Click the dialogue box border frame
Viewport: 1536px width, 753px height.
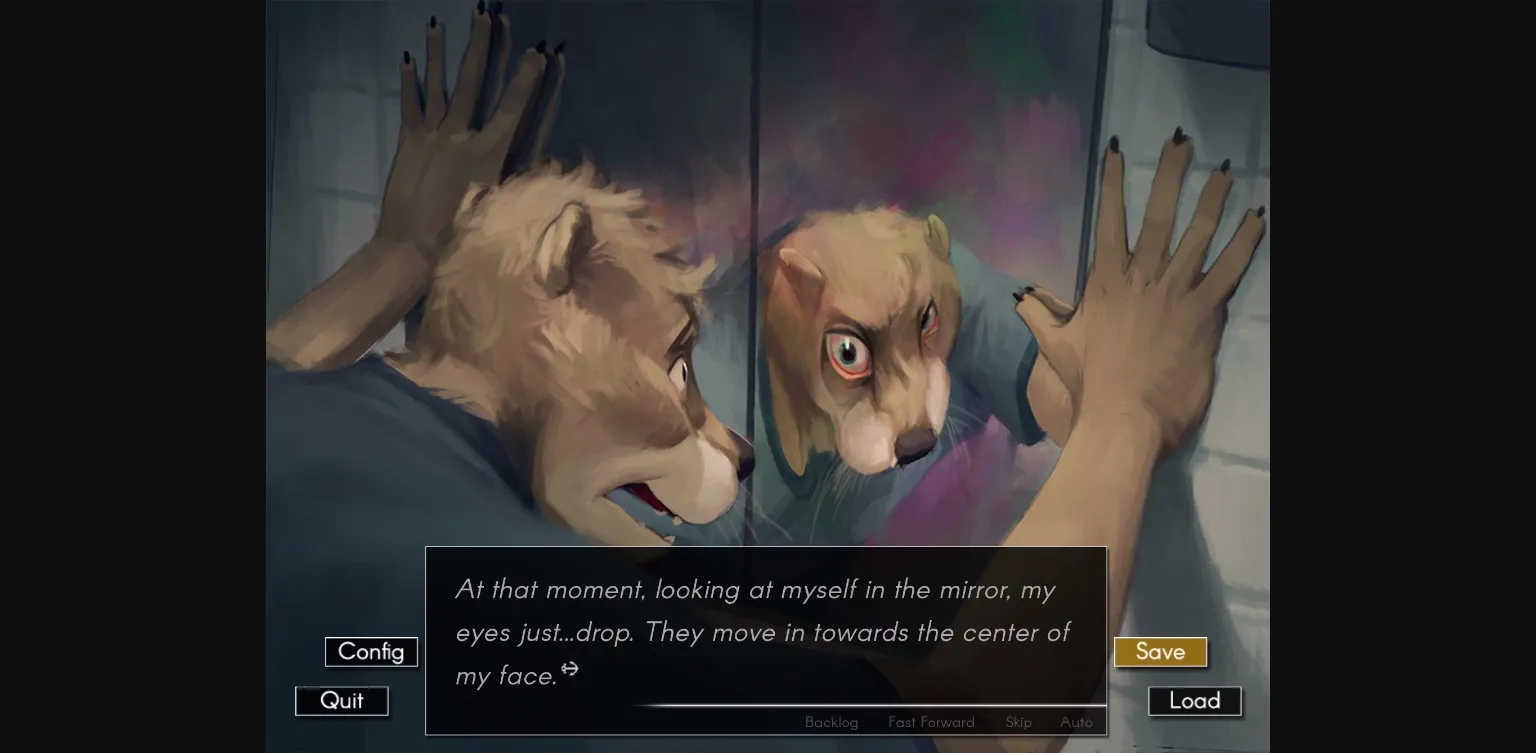(766, 548)
